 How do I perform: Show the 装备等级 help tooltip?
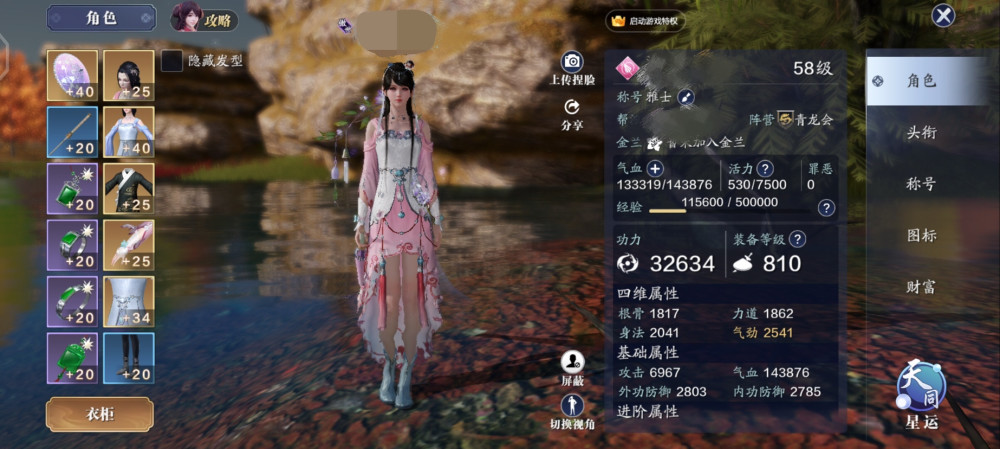[x=796, y=240]
